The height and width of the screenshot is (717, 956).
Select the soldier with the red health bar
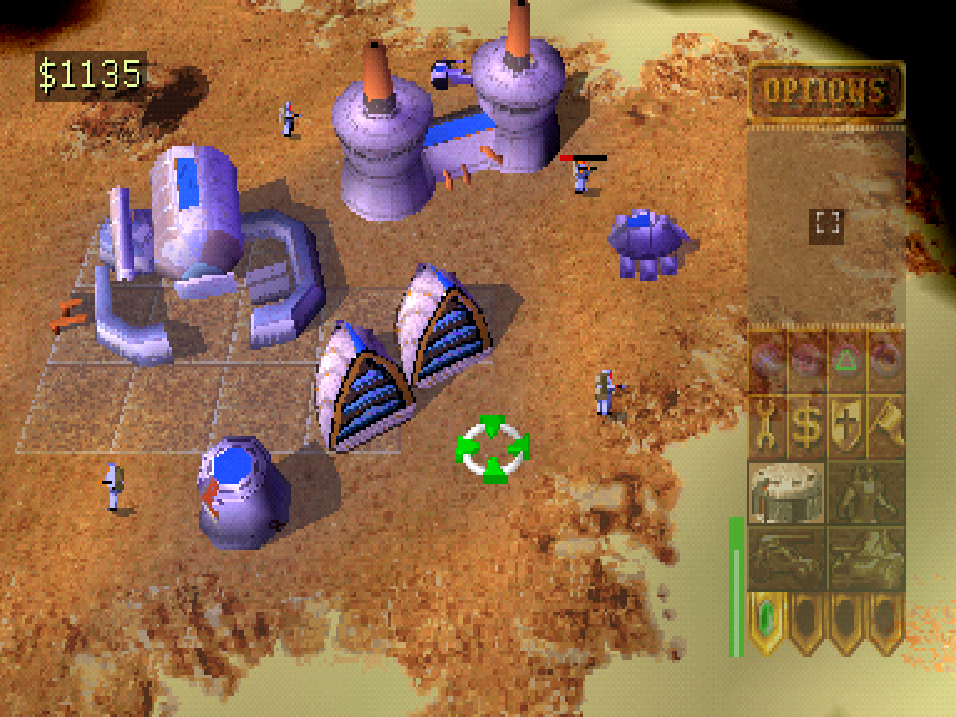pyautogui.click(x=581, y=177)
